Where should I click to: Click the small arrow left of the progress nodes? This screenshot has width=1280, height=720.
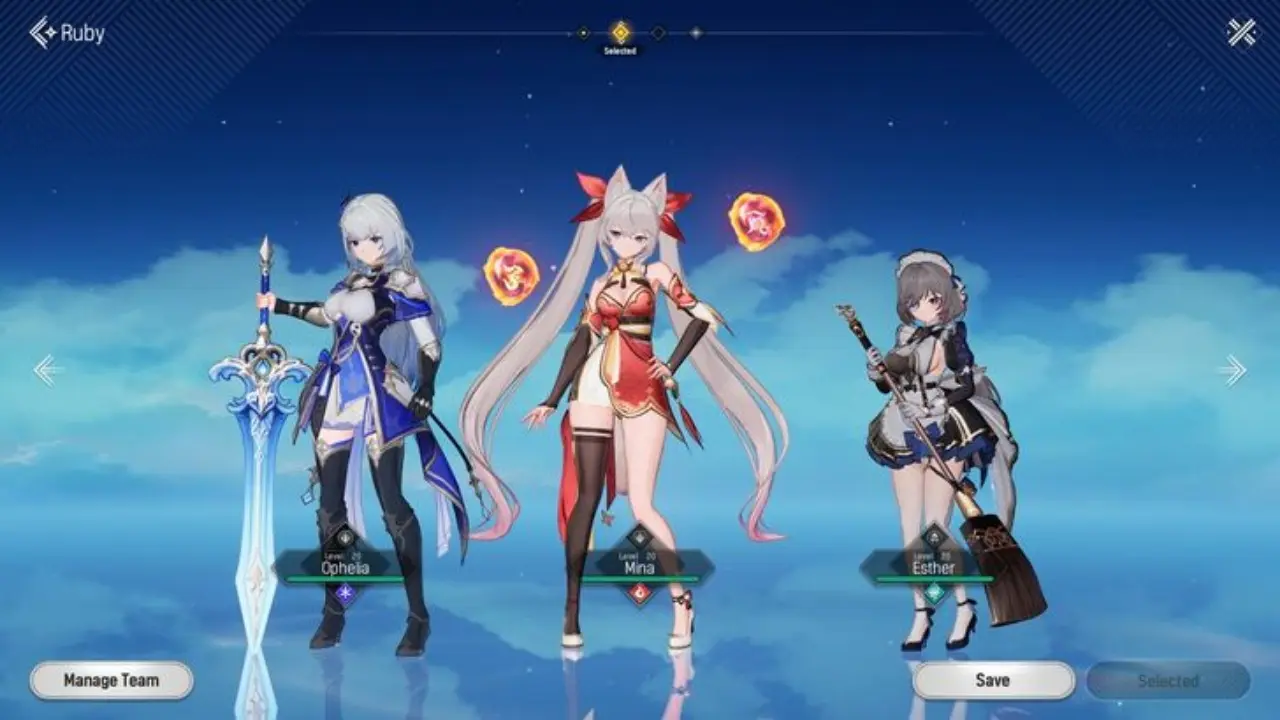pyautogui.click(x=569, y=33)
